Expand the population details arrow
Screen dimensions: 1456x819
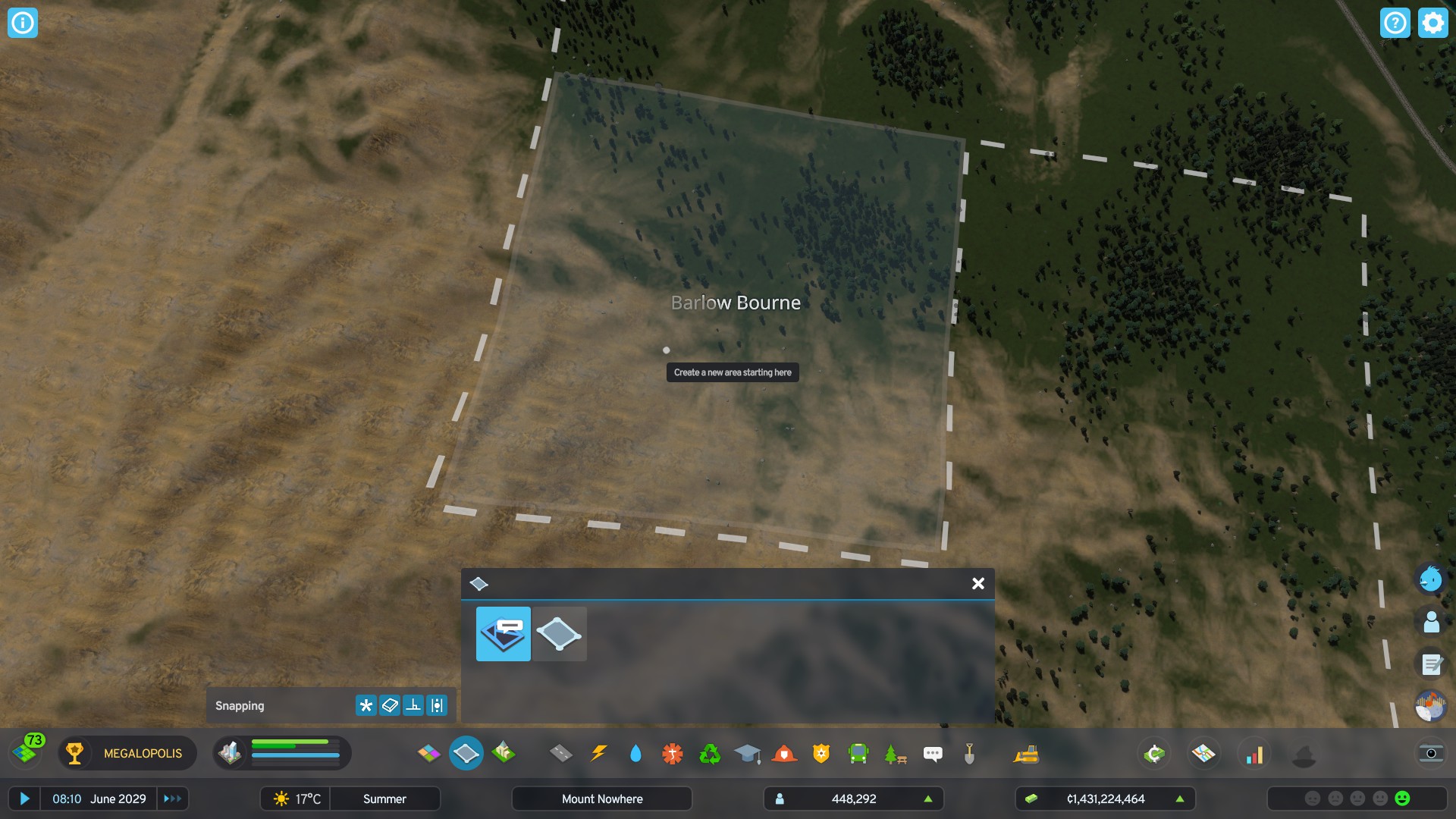point(929,799)
